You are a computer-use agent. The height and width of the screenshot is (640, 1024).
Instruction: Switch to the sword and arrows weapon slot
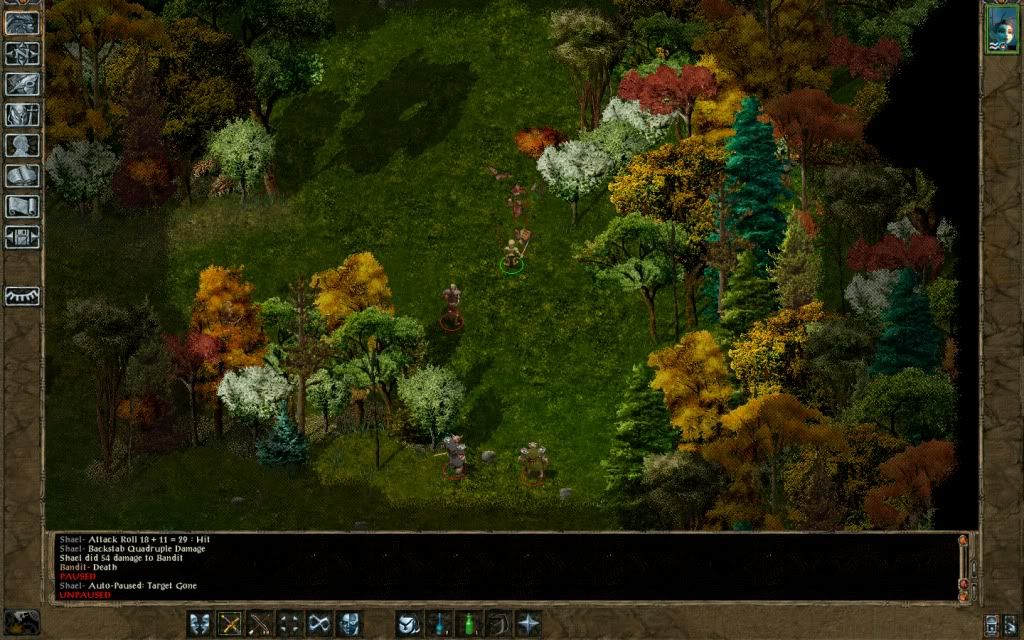[260, 623]
